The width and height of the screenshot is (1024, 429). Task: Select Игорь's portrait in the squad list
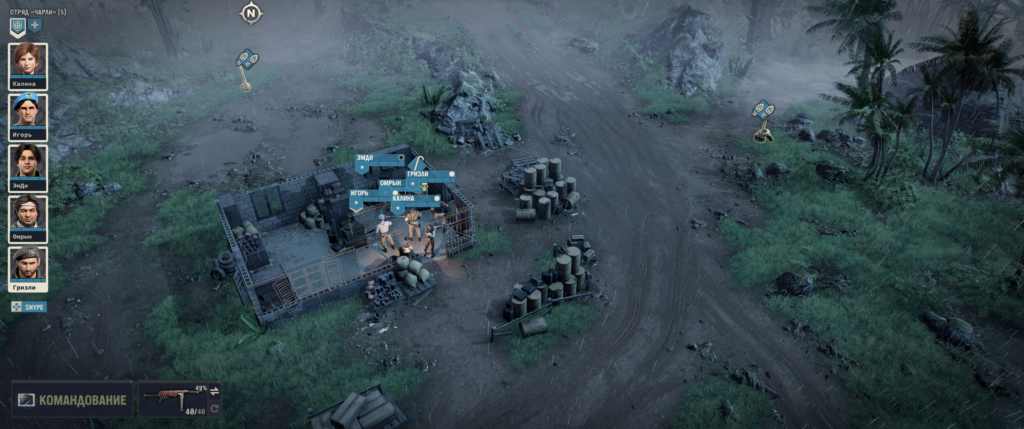(27, 115)
